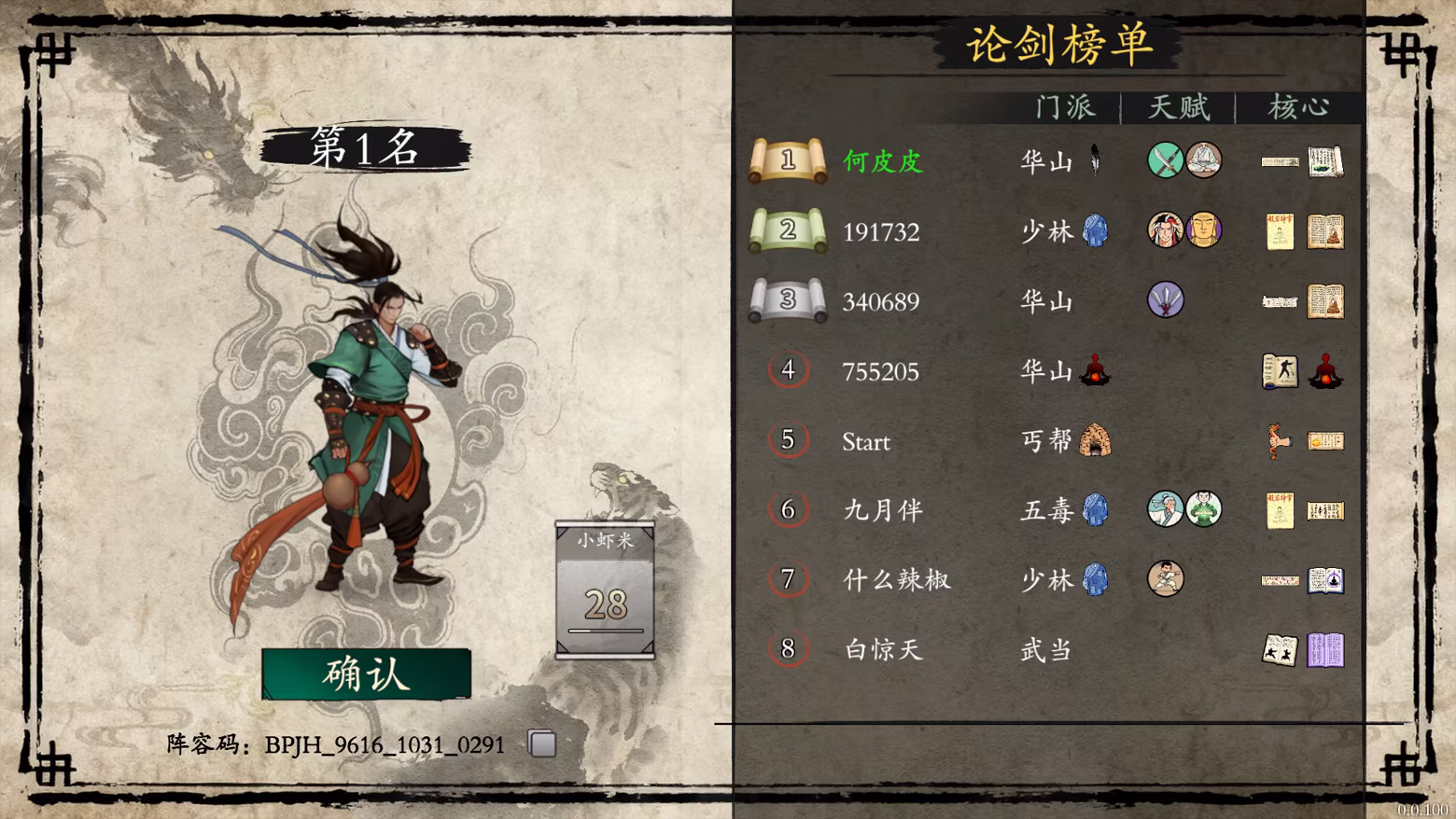Select the purple triple-sword talent icon beside 340689

click(1165, 300)
